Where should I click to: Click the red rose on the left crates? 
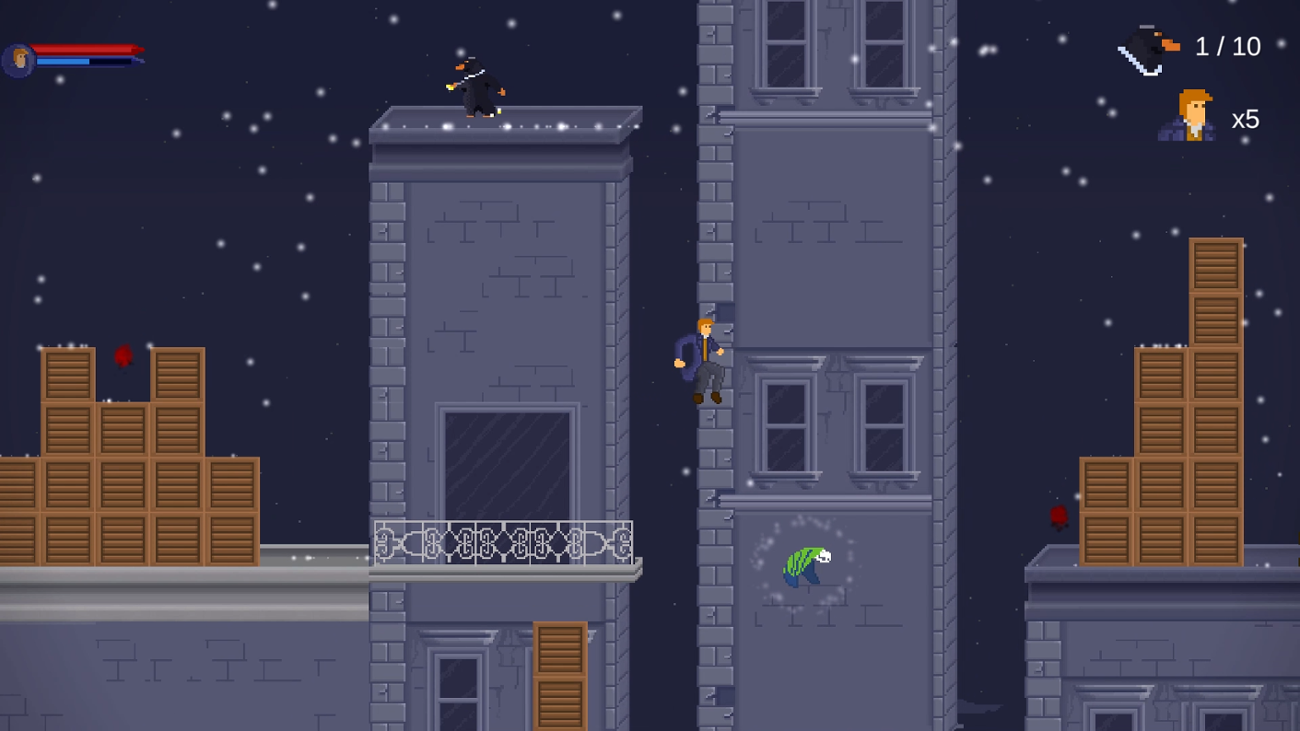[122, 355]
